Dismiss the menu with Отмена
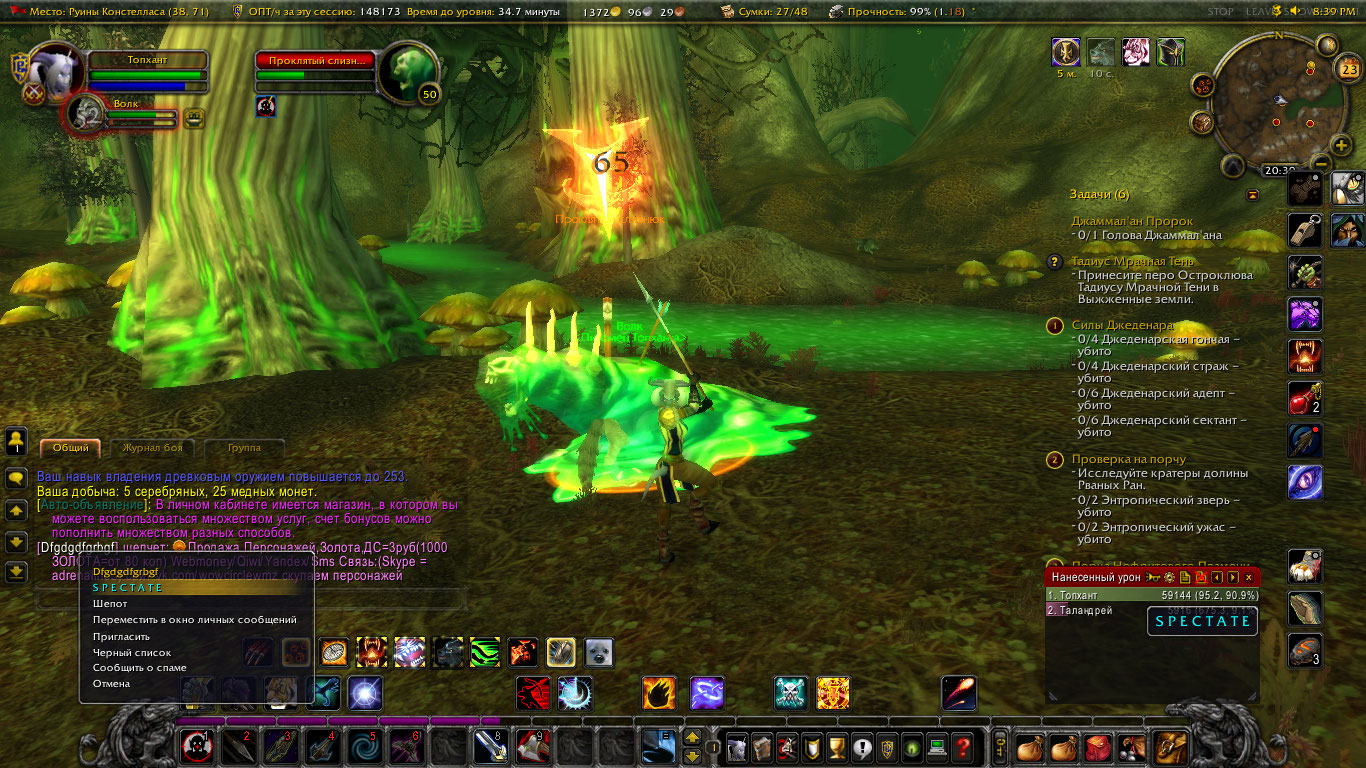1366x768 pixels. click(x=111, y=684)
